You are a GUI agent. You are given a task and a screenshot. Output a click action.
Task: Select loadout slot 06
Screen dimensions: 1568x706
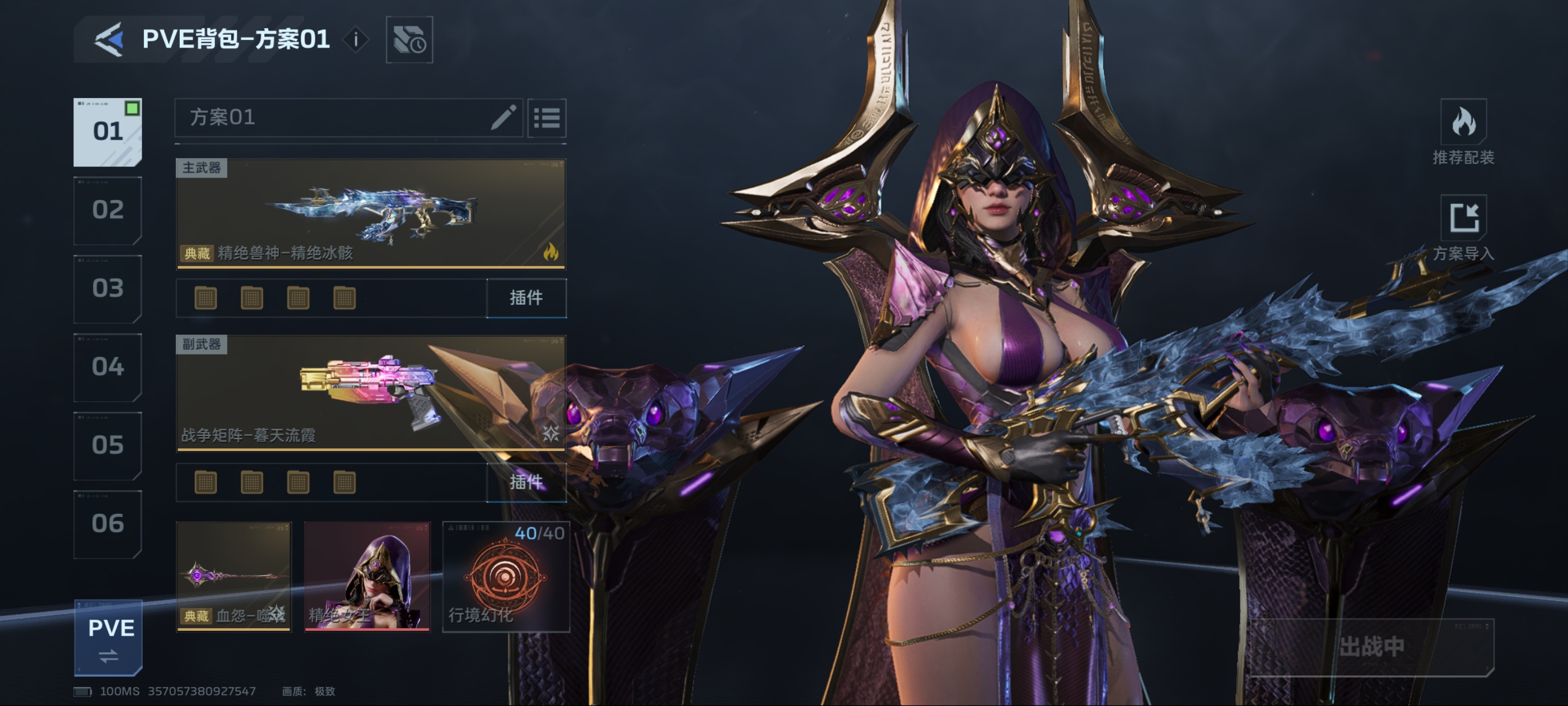click(108, 524)
